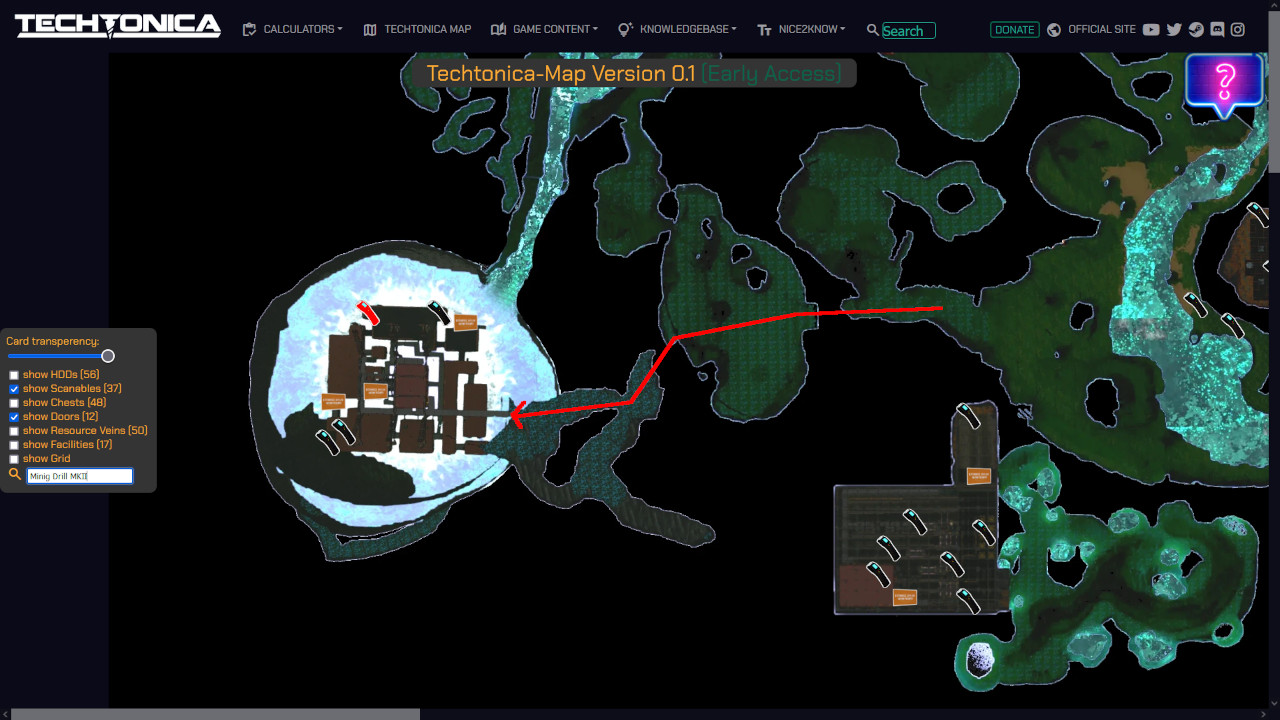Click the globe icon beside OFFICIAL SITE
Viewport: 1280px width, 720px height.
[x=1053, y=30]
